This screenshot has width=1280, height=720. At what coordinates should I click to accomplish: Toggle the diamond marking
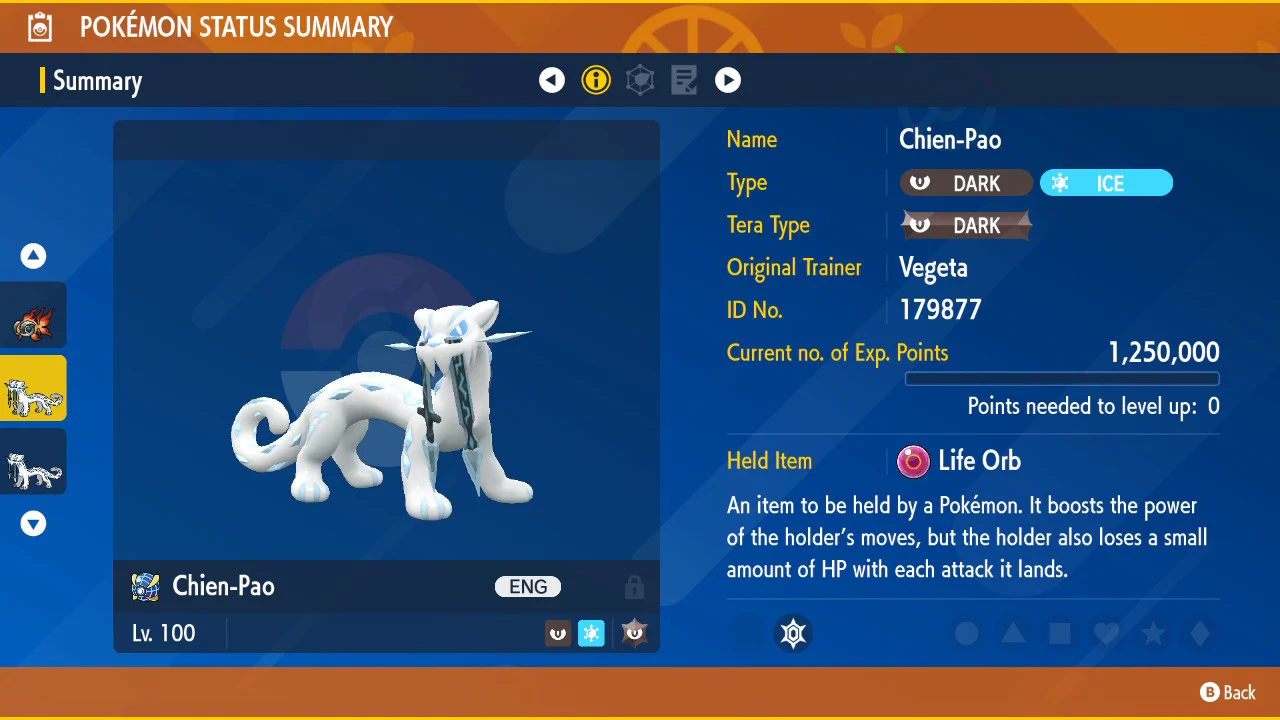[x=1200, y=633]
